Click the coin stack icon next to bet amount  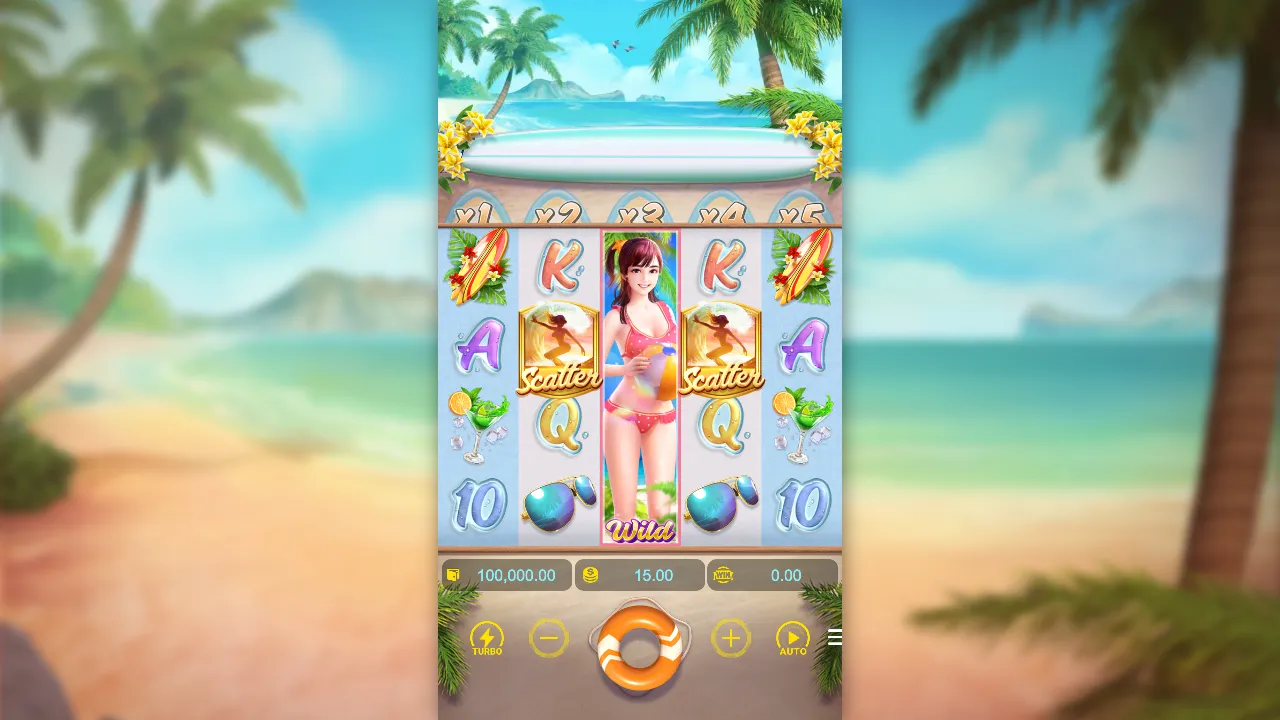(590, 575)
